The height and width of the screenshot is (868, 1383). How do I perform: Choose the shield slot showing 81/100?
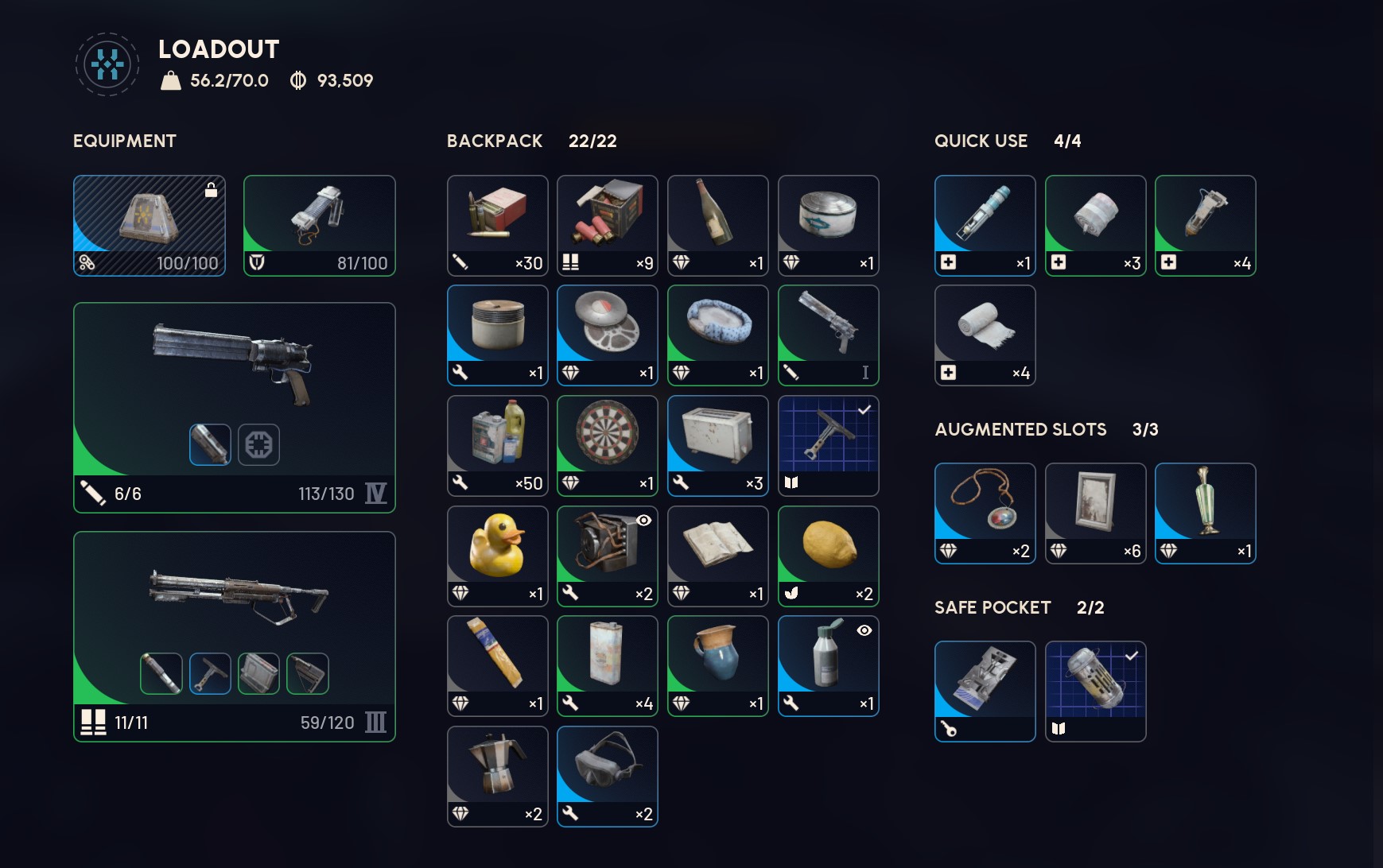coord(319,226)
